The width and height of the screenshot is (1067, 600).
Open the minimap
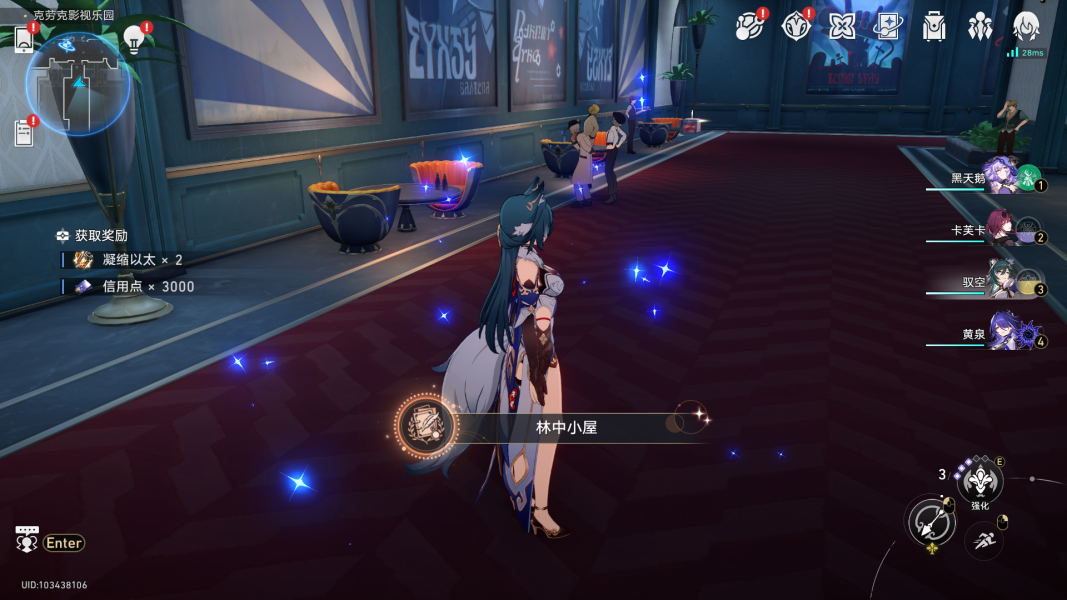[x=78, y=83]
